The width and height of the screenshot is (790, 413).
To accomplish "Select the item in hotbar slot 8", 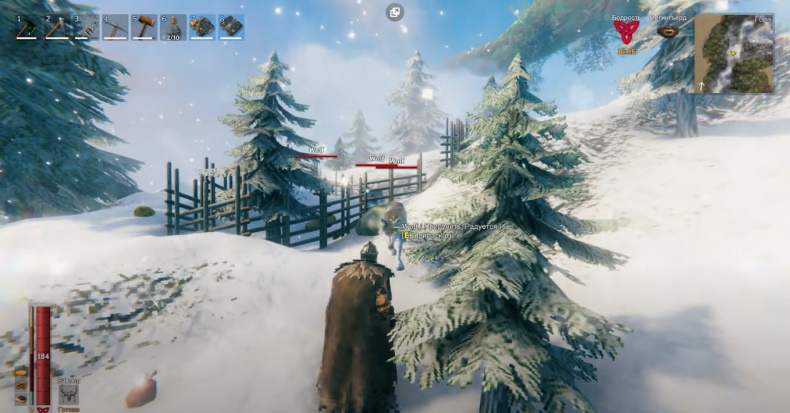I will pos(231,27).
